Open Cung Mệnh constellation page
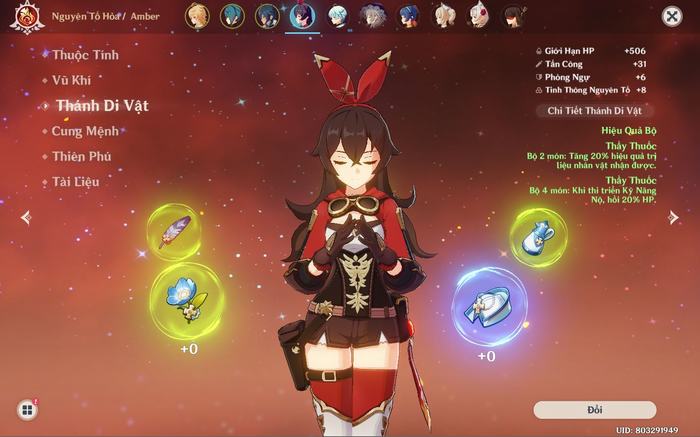Viewport: 700px width, 437px height. pos(85,131)
